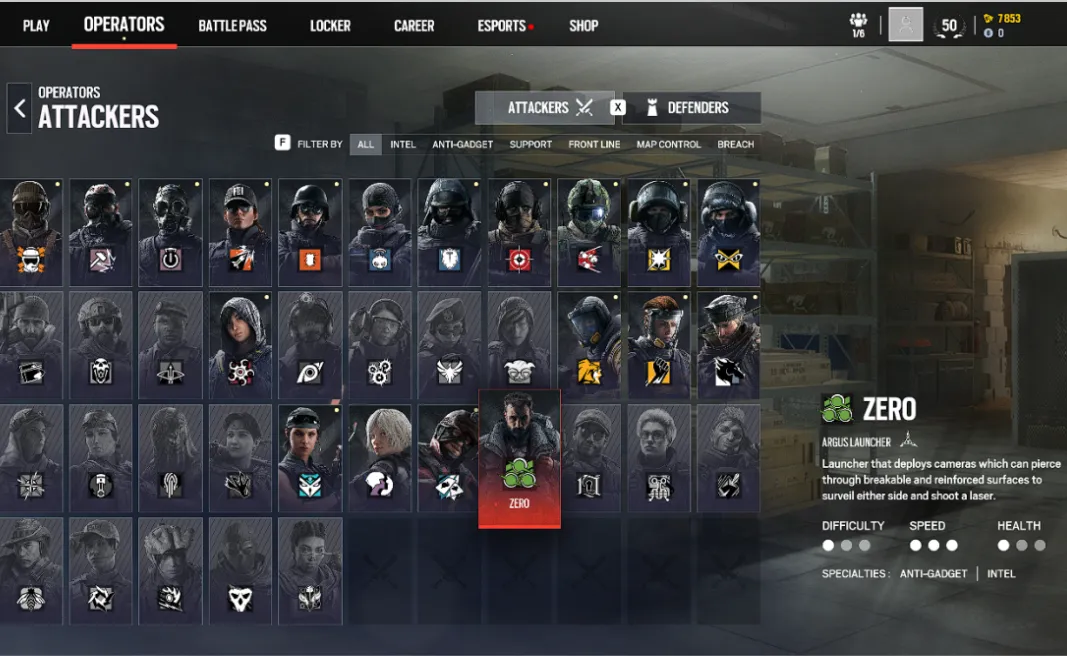Go to the Battle Pass section
This screenshot has width=1067, height=656.
232,25
